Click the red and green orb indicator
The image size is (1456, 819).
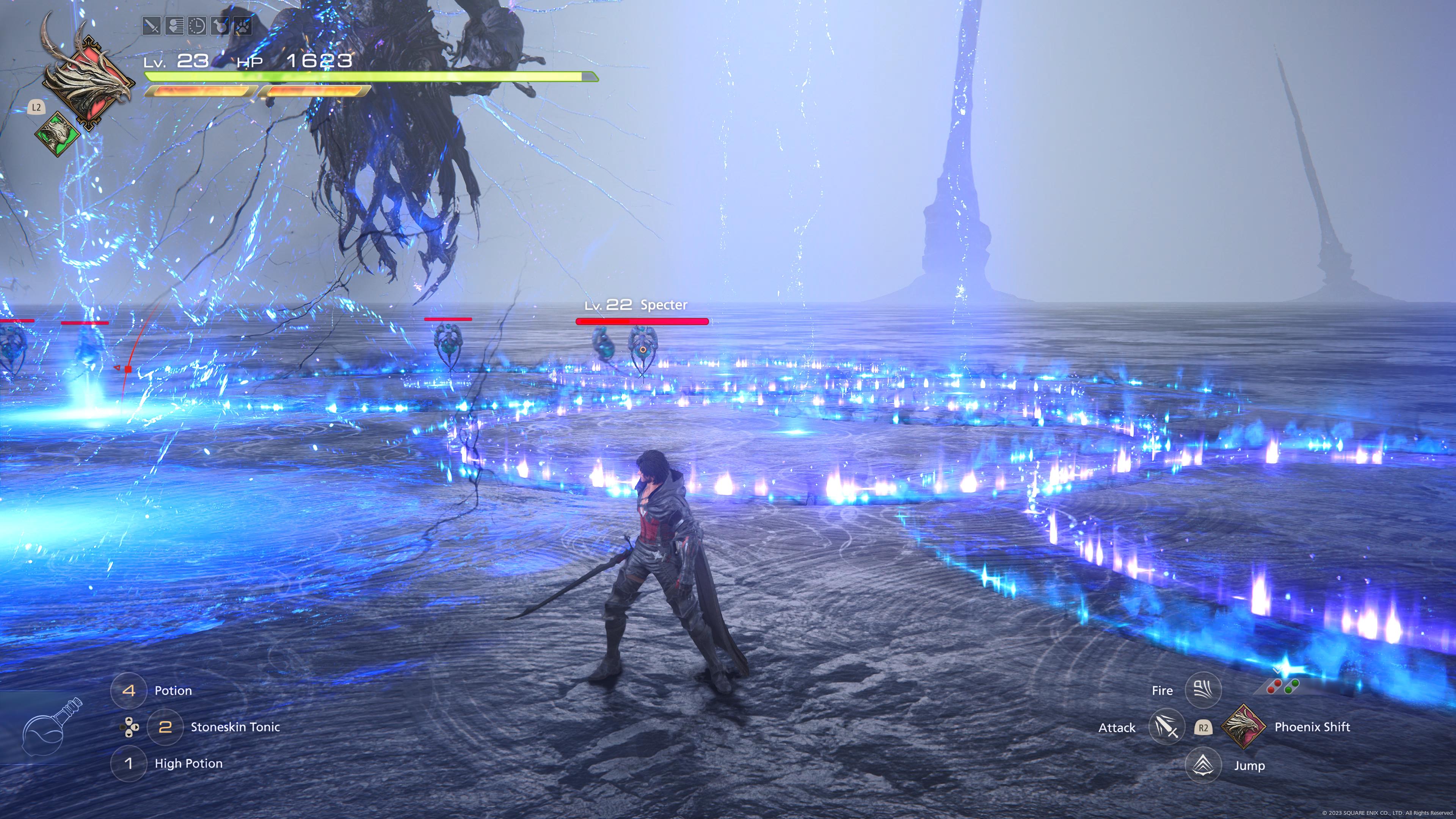[1283, 687]
